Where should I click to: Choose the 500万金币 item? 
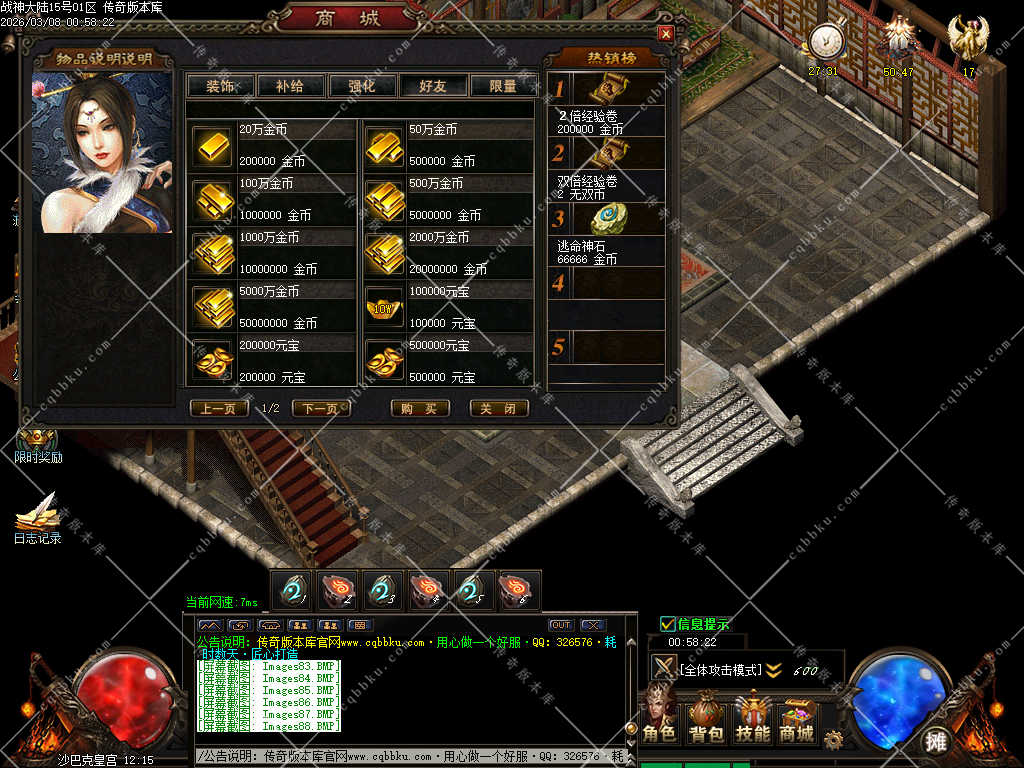[x=385, y=201]
